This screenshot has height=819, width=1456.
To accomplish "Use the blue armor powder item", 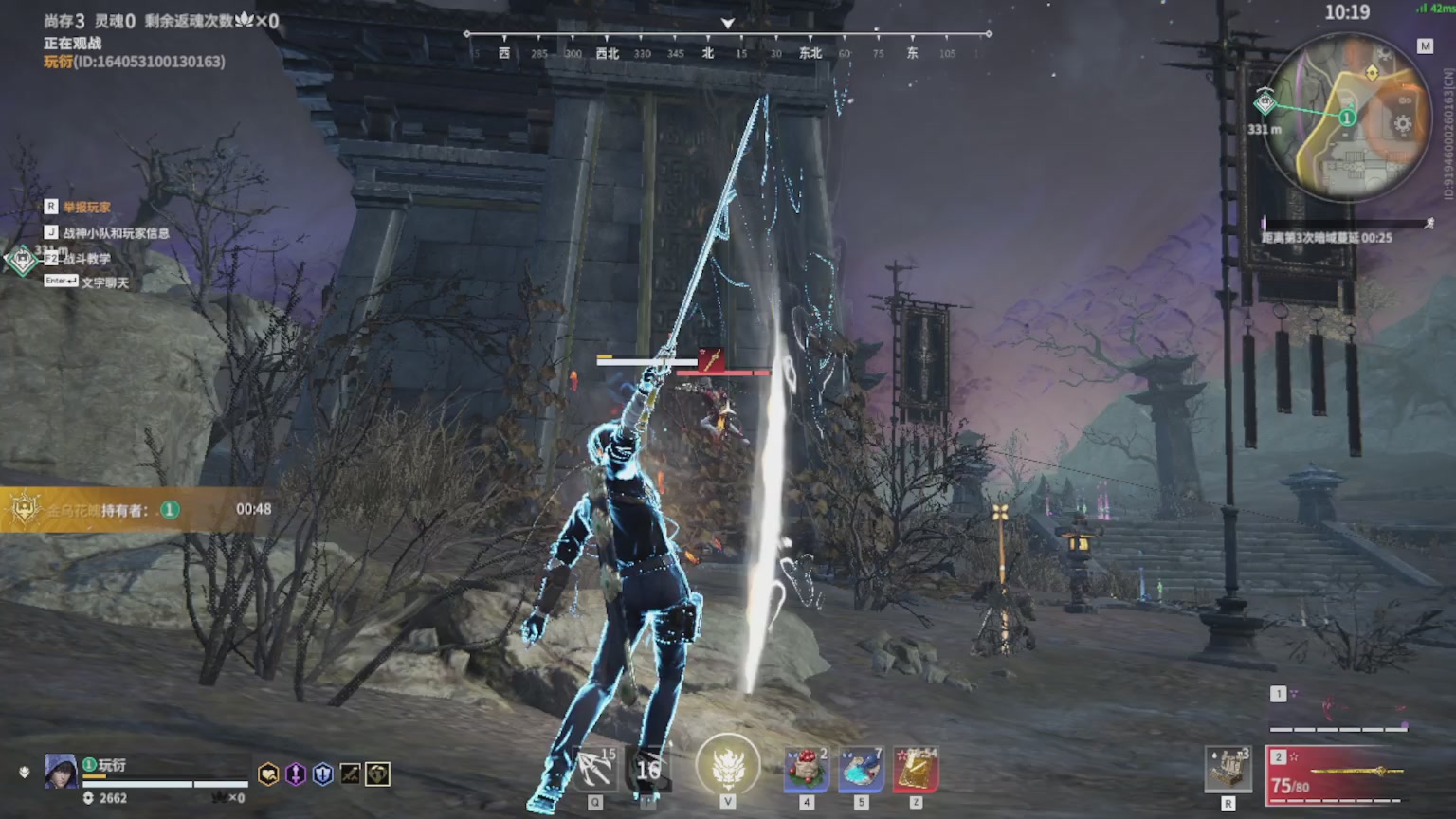I will coord(861,770).
